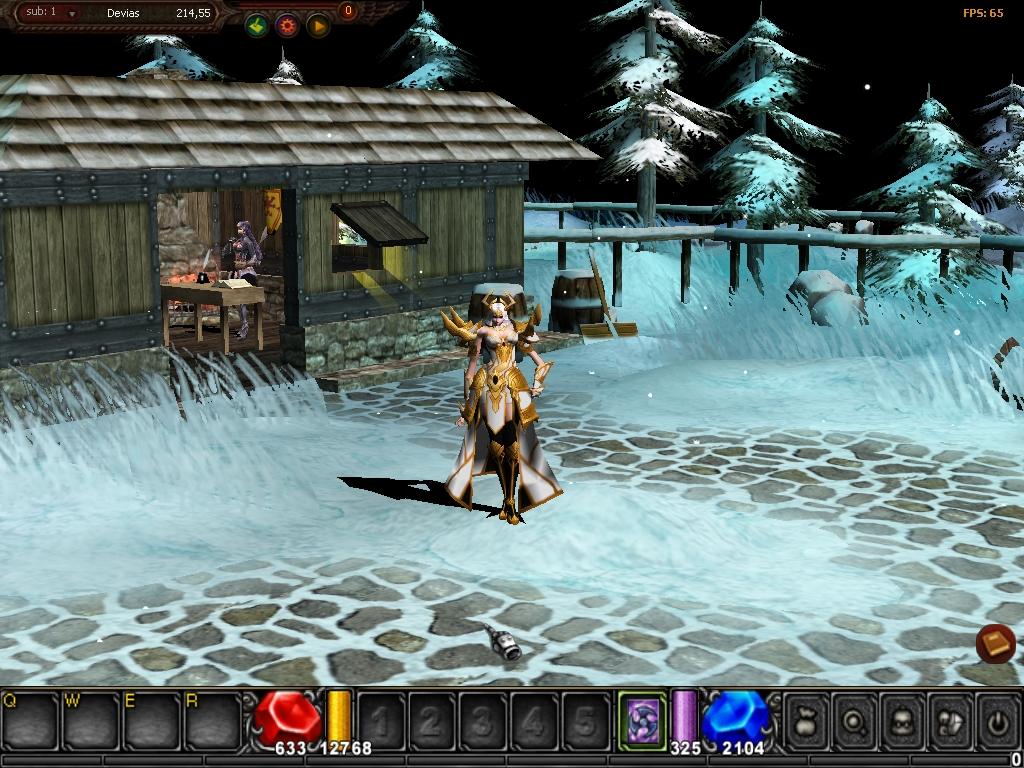Screen dimensions: 1024x768
Task: Select the W hotkey slot
Action: 91,719
